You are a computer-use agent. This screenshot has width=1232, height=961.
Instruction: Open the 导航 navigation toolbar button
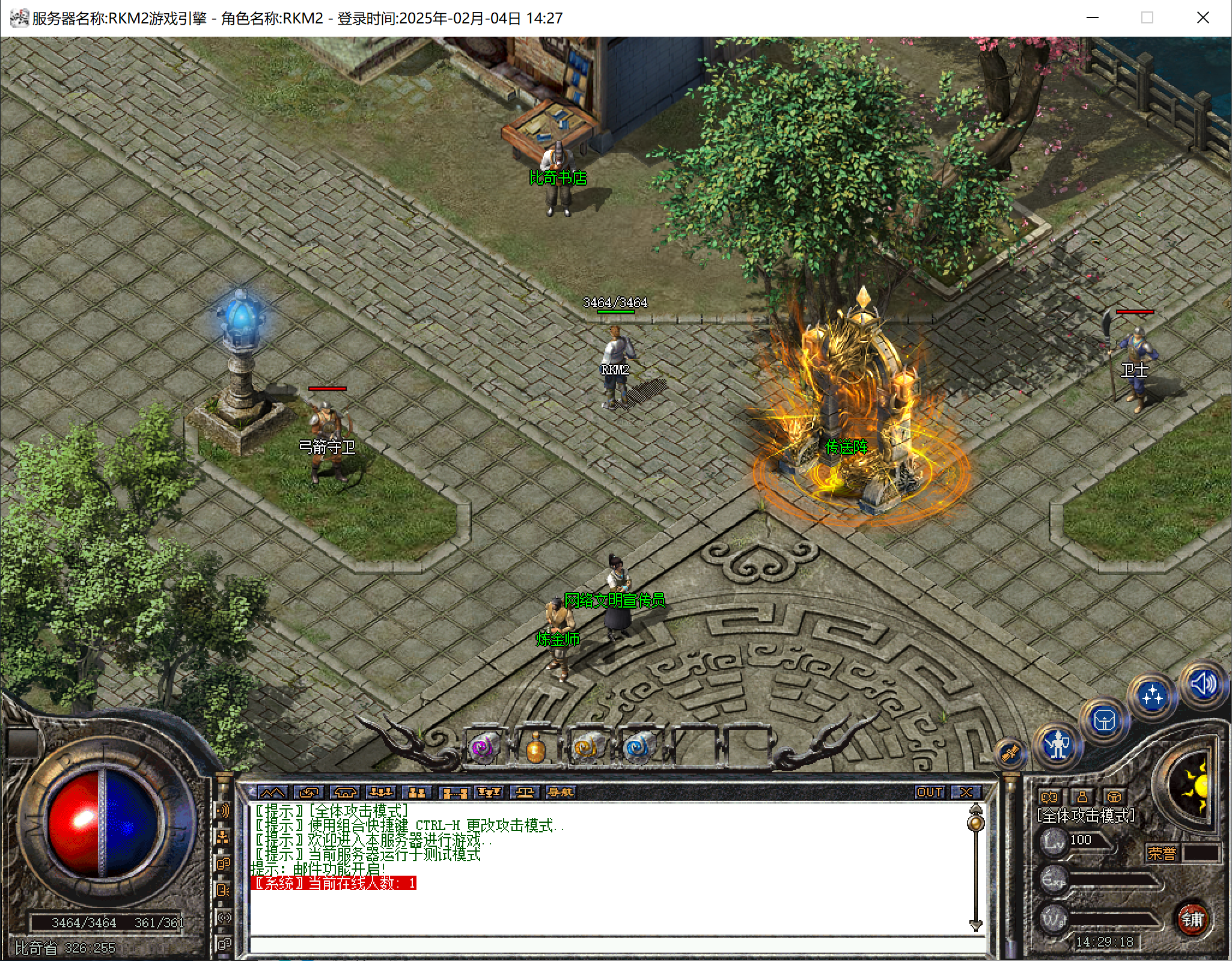coord(560,792)
